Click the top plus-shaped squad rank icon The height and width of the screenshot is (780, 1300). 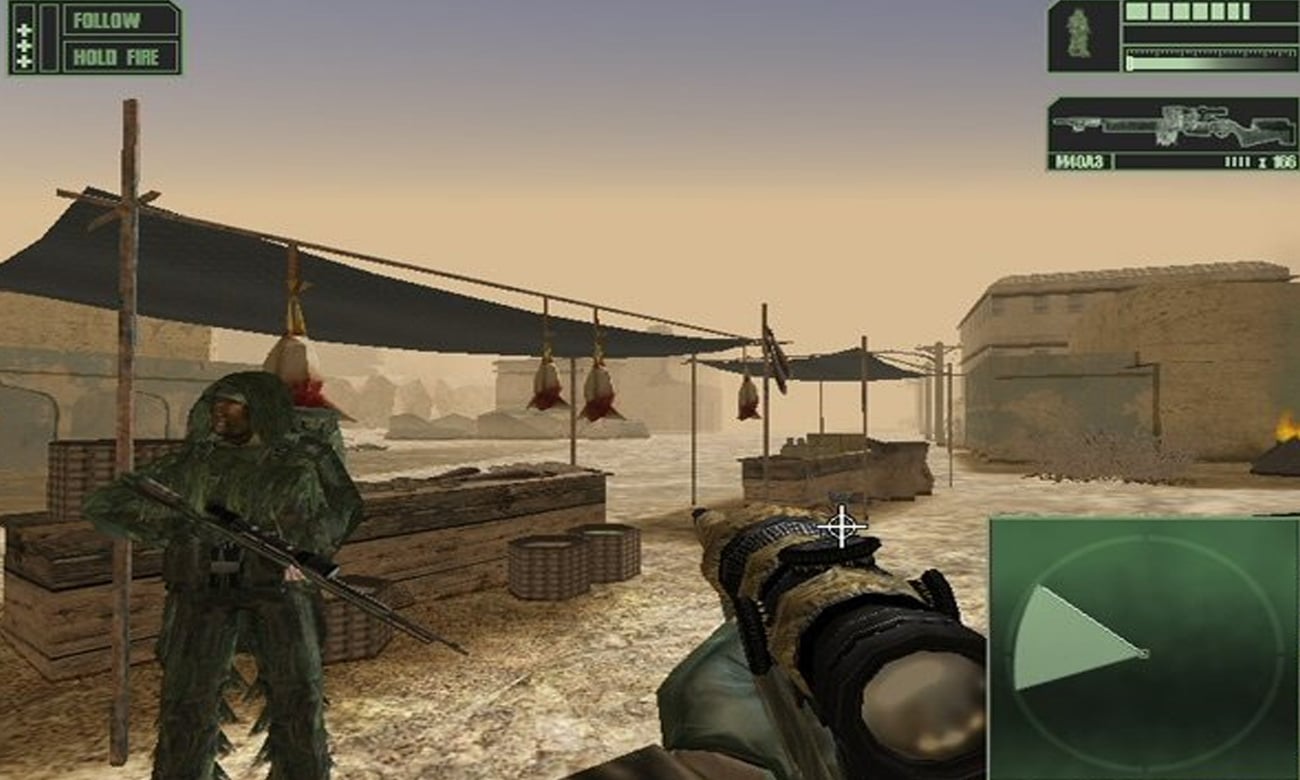(x=25, y=30)
